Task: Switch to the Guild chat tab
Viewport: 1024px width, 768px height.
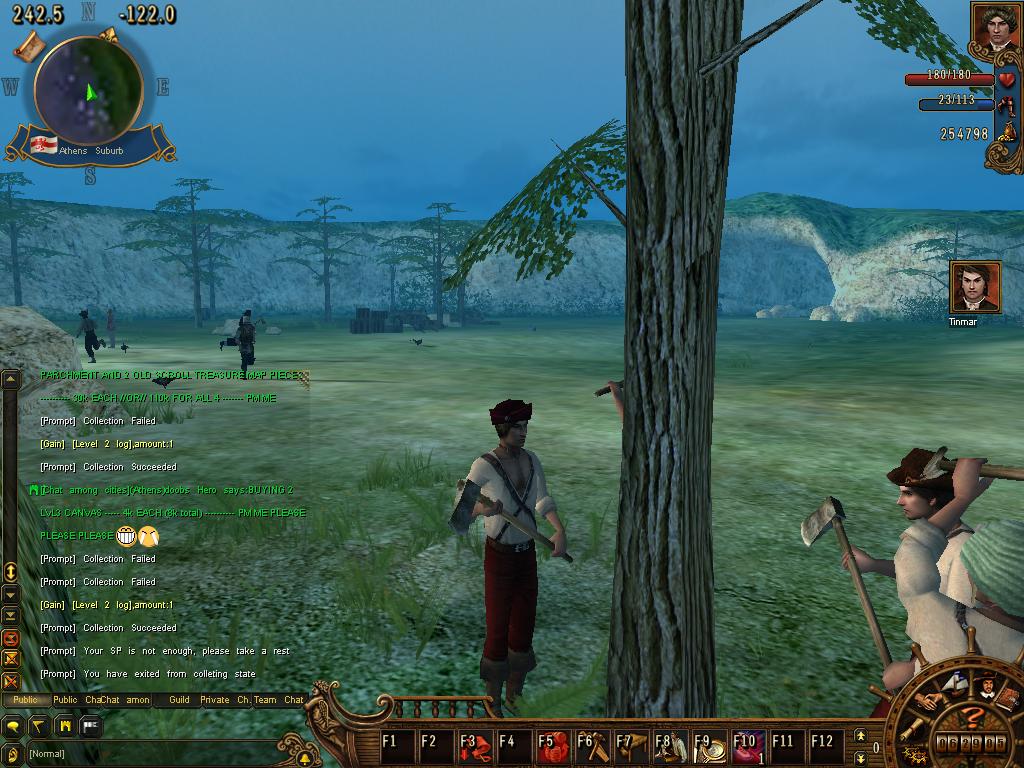Action: (x=179, y=700)
